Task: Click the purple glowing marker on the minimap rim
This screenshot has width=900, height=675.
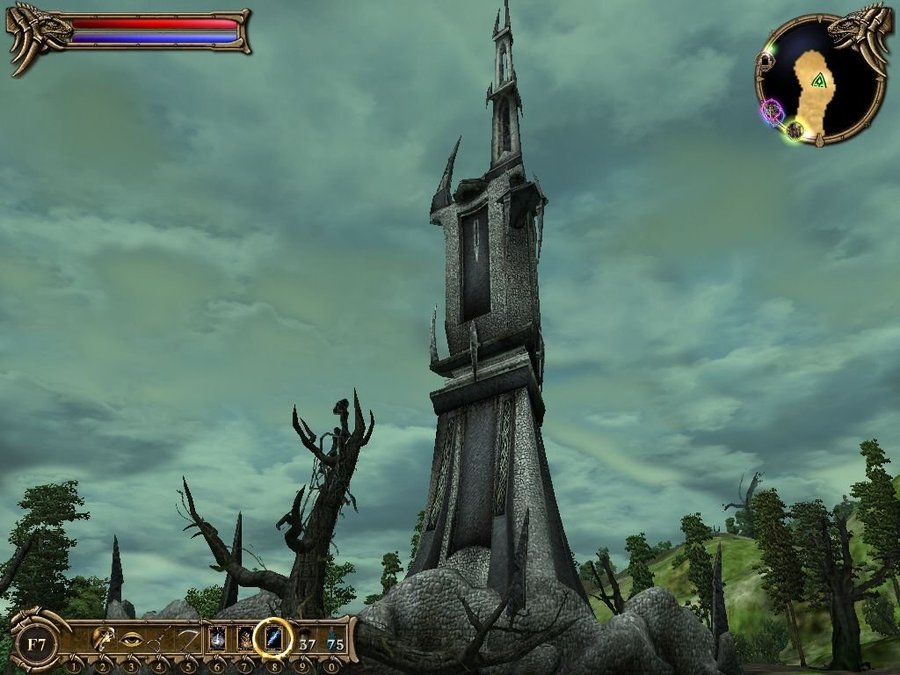Action: pyautogui.click(x=772, y=110)
